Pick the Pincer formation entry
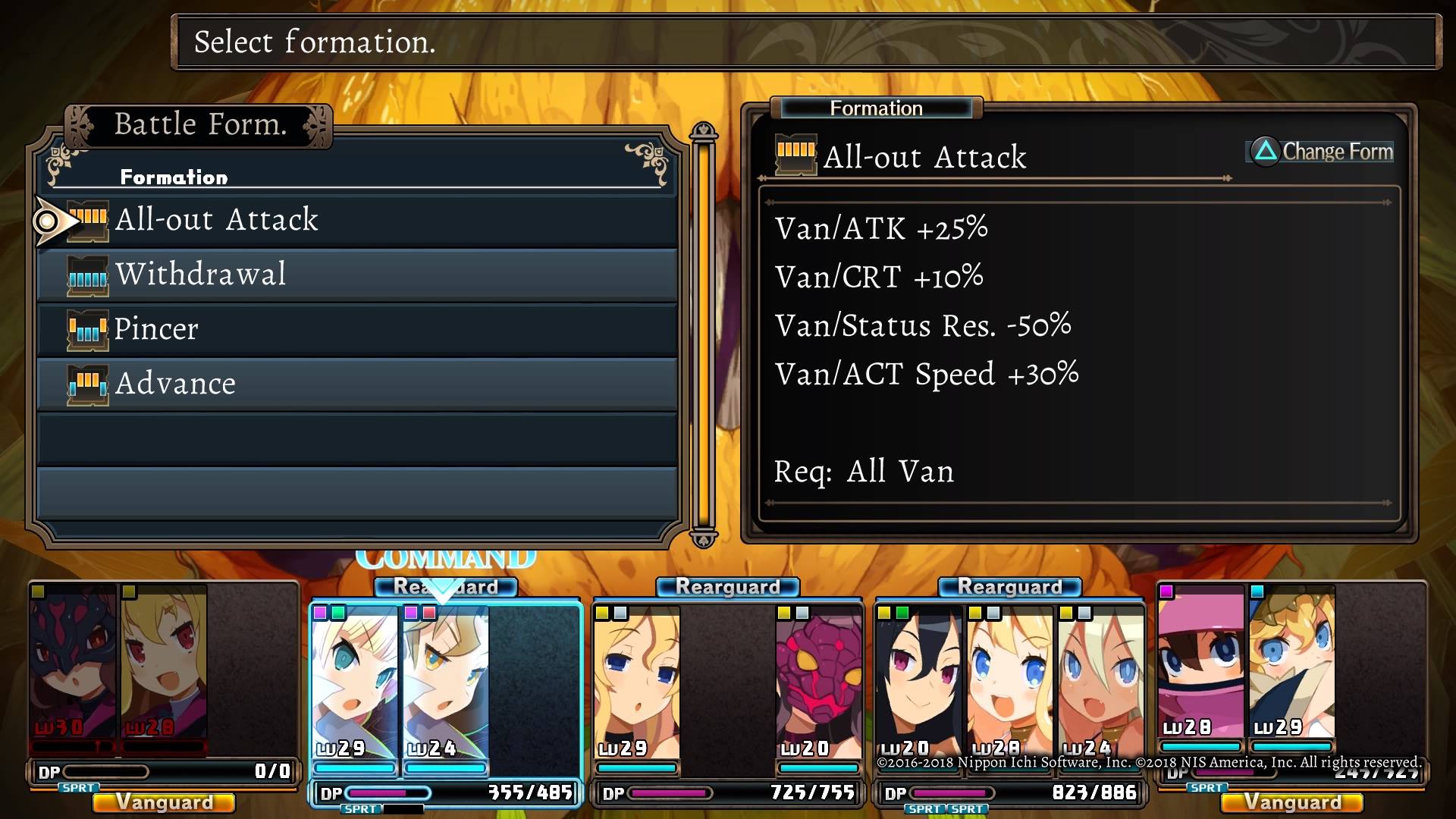Image resolution: width=1456 pixels, height=819 pixels. (x=356, y=329)
